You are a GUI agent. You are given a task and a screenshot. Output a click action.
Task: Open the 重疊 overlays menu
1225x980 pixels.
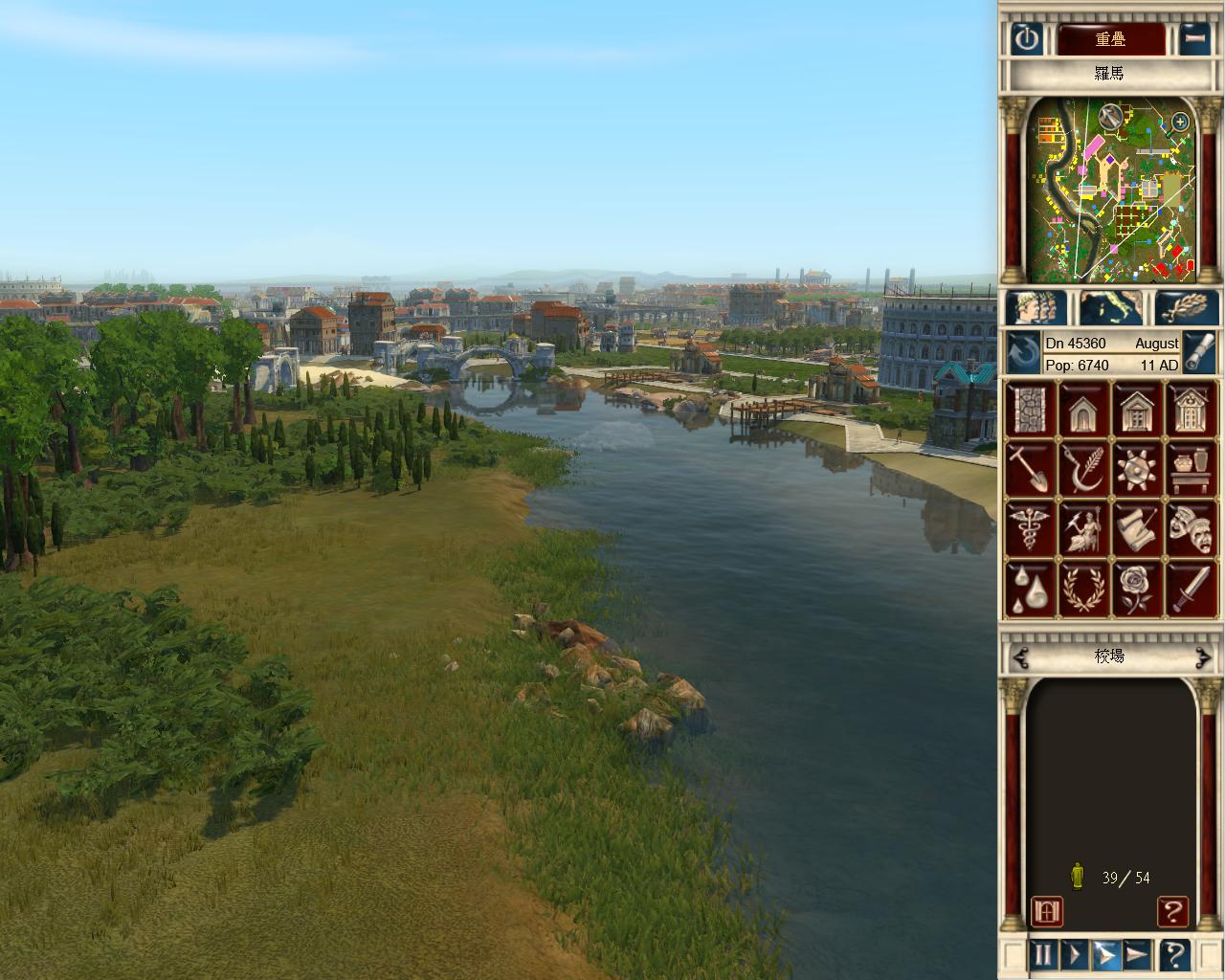point(1111,39)
